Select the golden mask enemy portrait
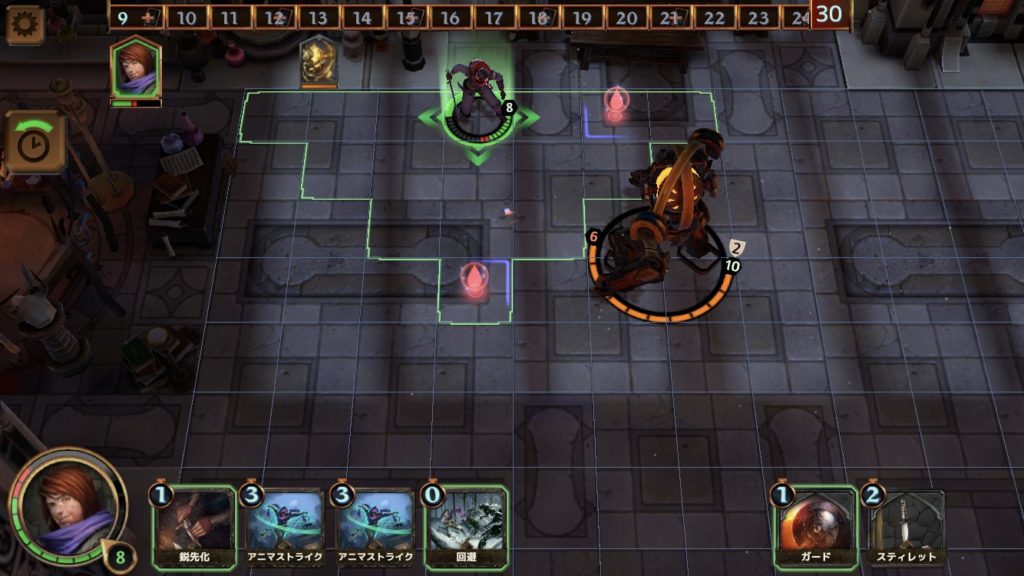Image resolution: width=1024 pixels, height=576 pixels. (x=319, y=60)
